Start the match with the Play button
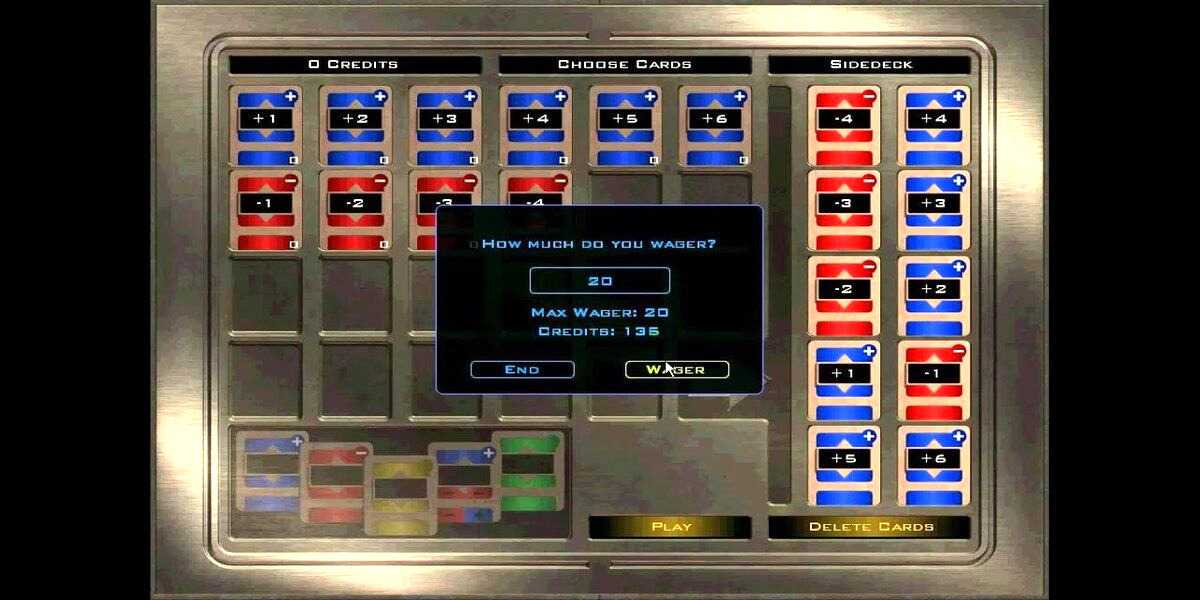1200x600 pixels. point(671,527)
